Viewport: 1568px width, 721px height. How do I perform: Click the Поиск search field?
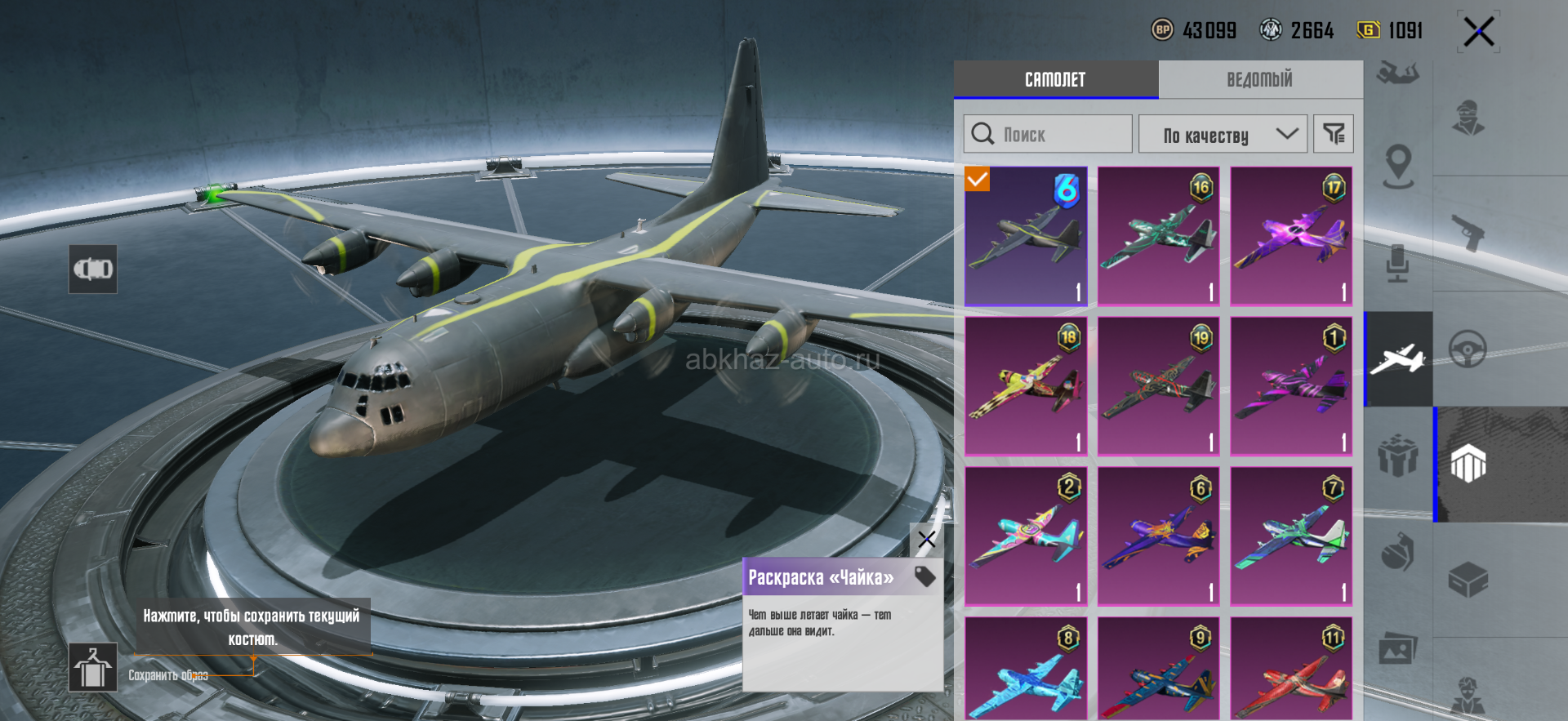pos(1048,134)
